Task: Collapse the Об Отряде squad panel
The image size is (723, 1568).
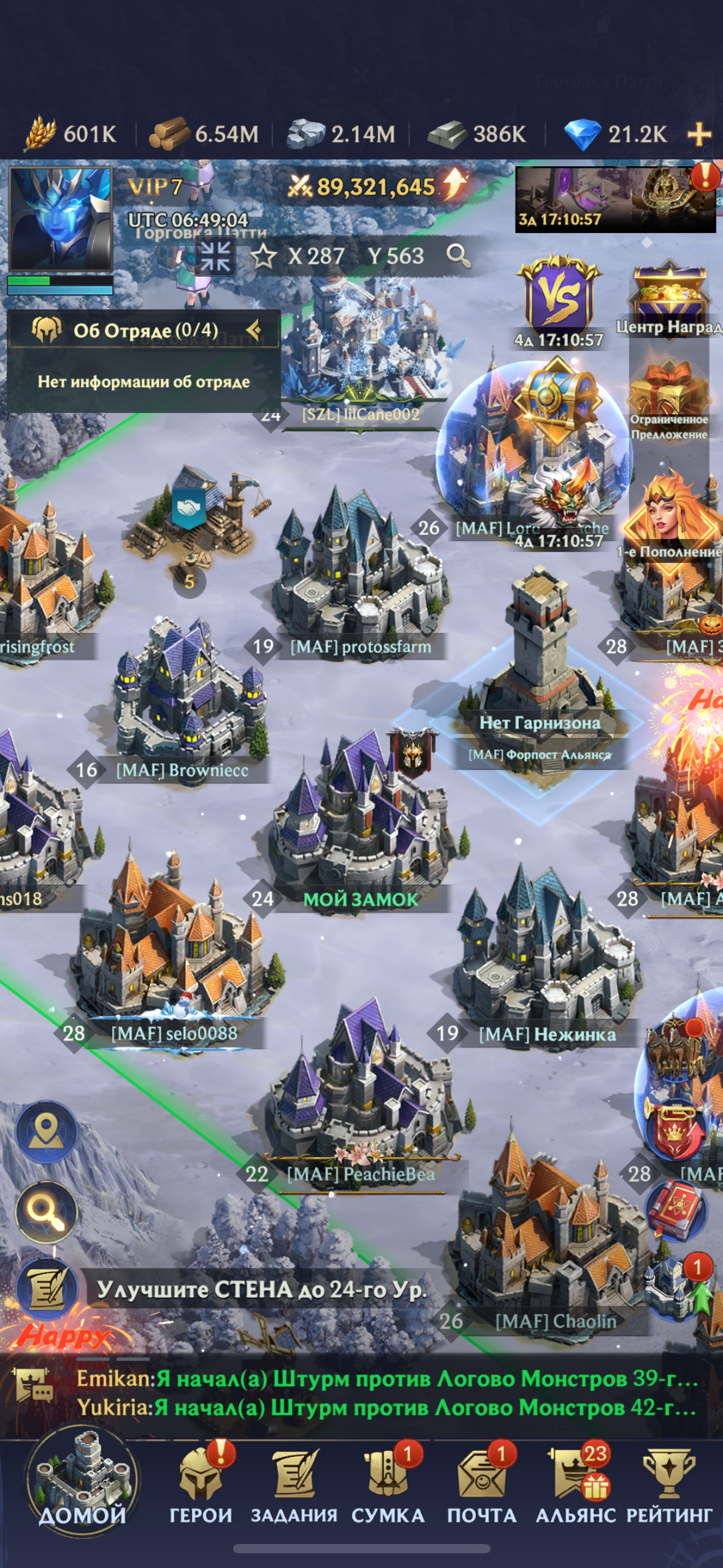Action: click(253, 330)
